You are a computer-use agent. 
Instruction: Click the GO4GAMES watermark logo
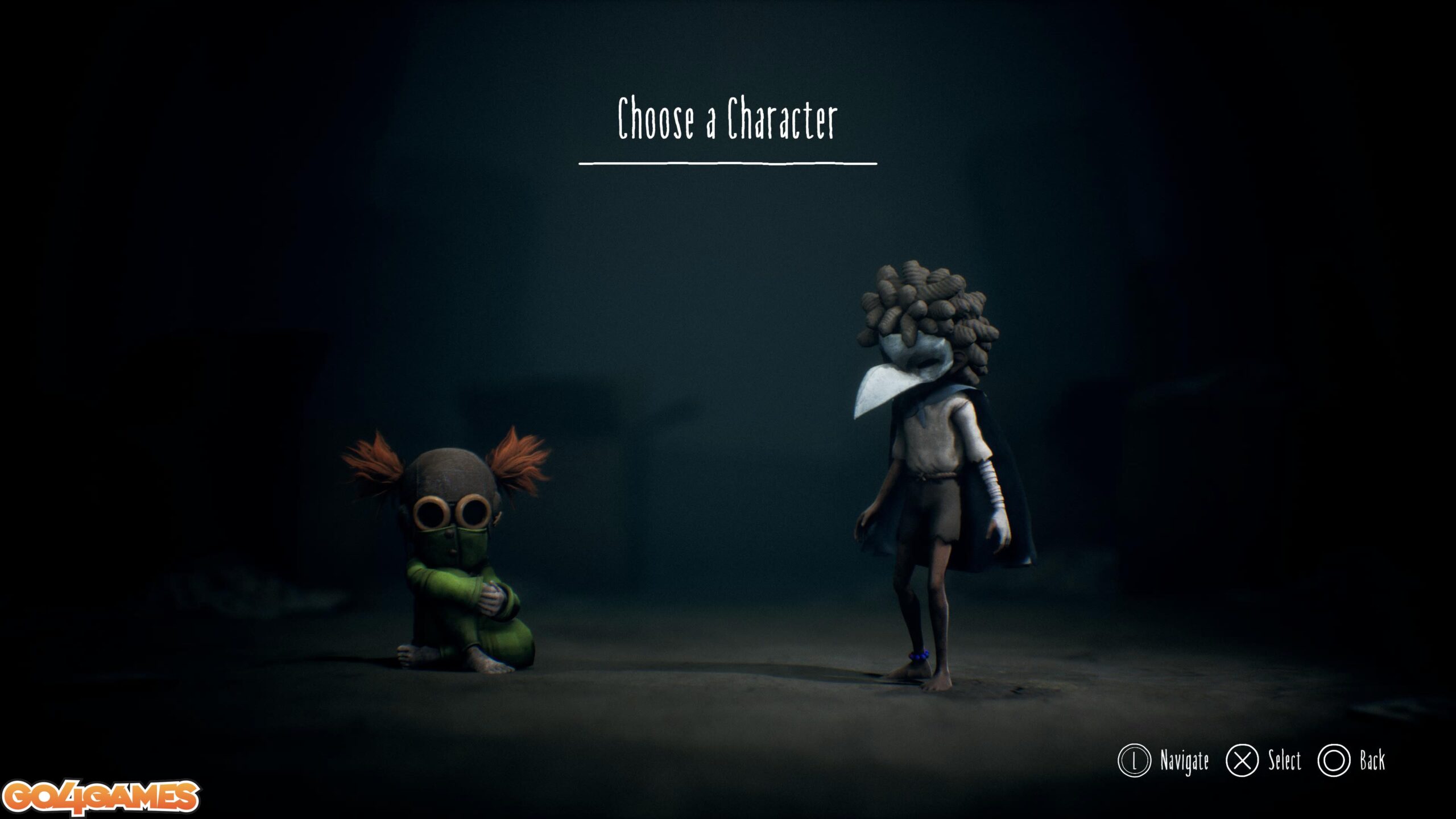click(x=100, y=797)
